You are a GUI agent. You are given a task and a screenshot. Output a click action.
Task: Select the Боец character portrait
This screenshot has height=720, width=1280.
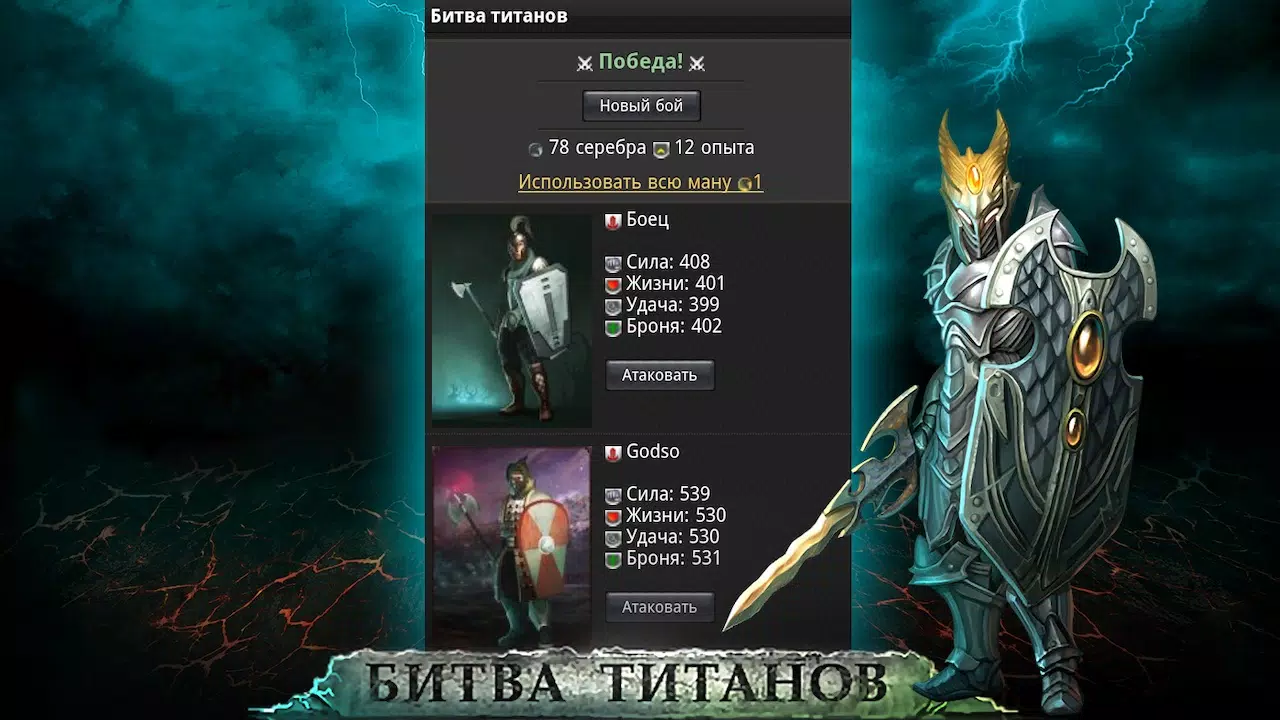(512, 317)
